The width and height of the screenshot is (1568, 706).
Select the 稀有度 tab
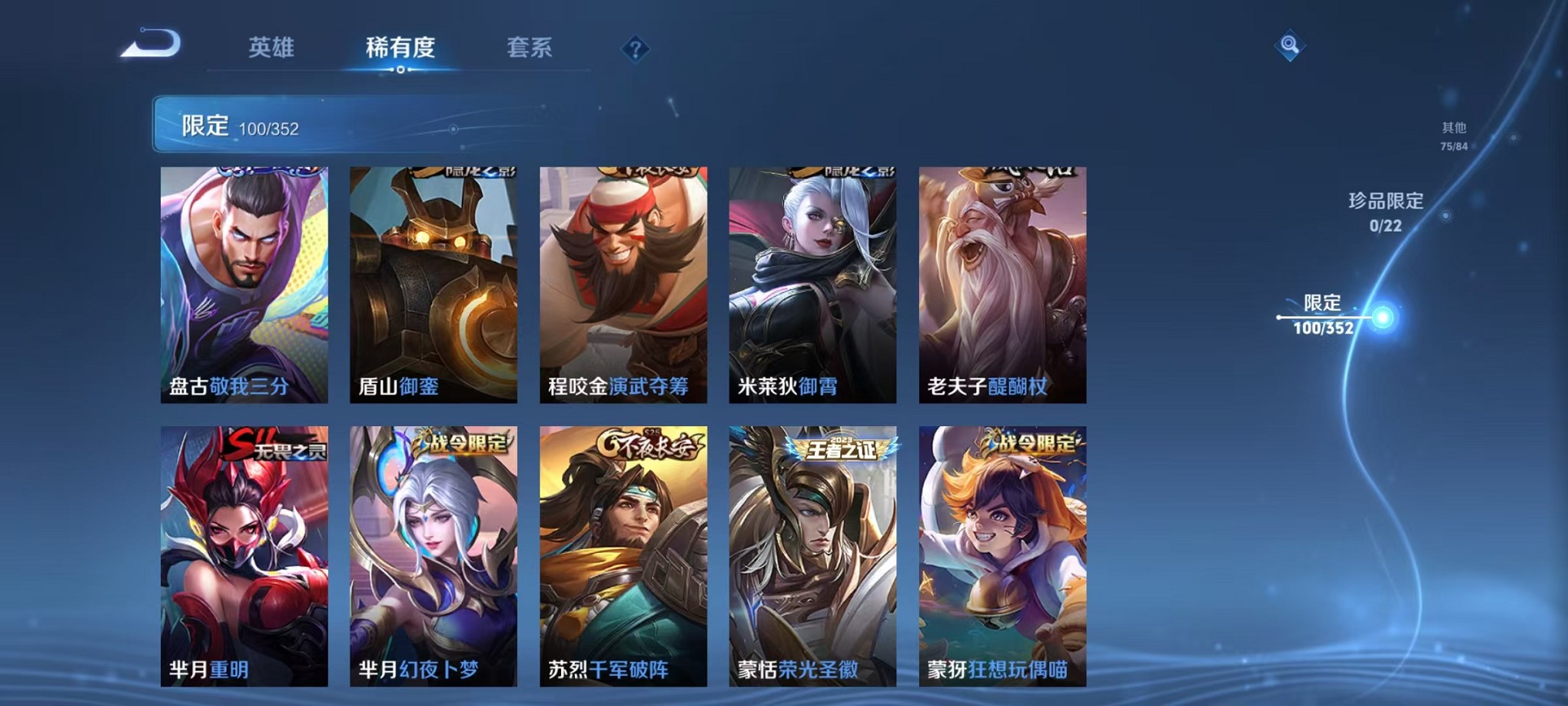click(399, 48)
